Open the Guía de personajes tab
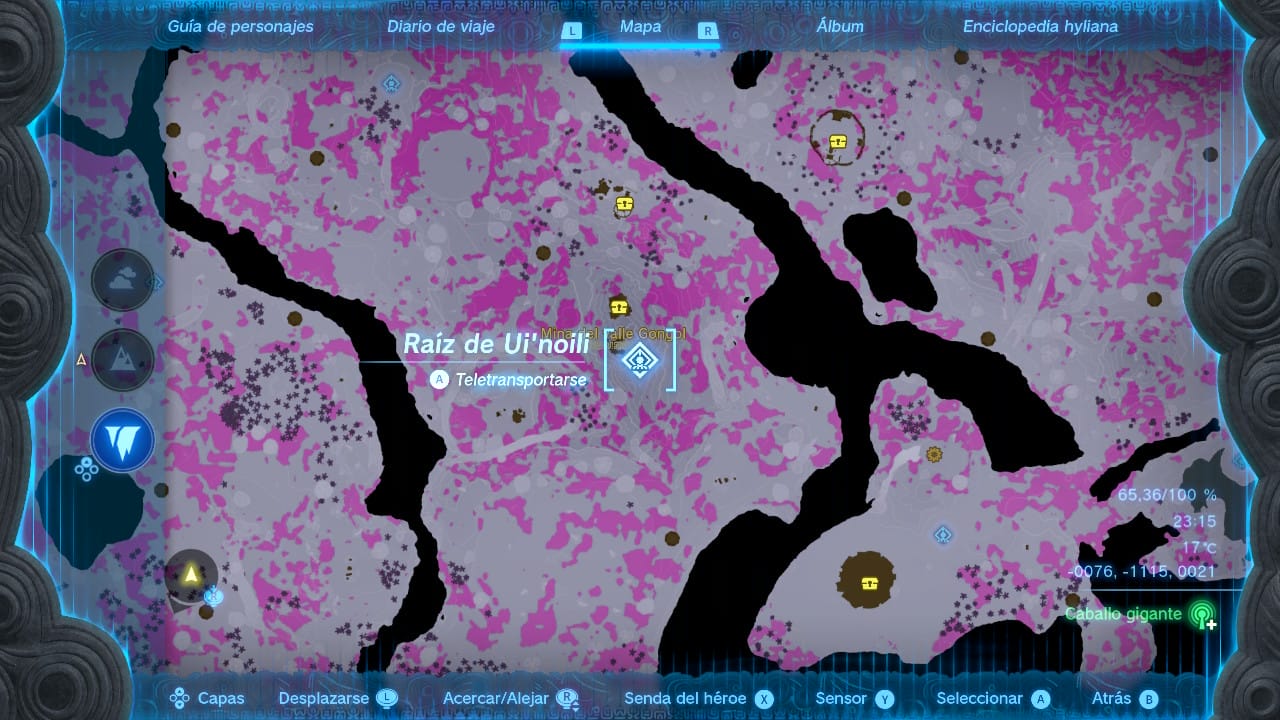 [x=240, y=27]
